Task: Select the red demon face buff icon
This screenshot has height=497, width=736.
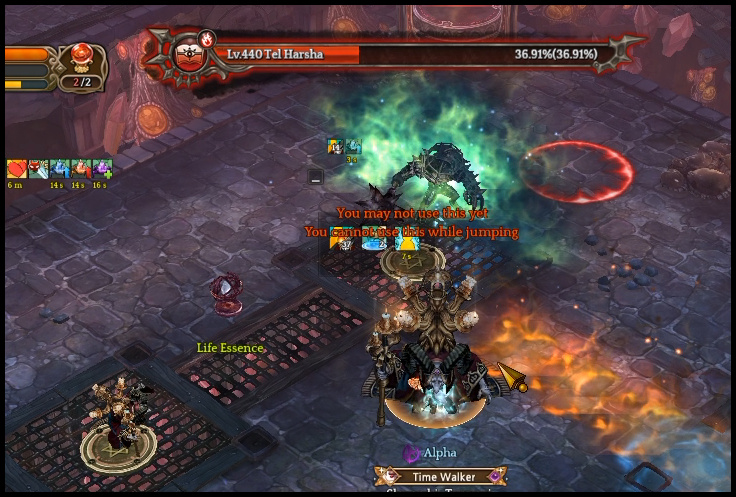Action: (38, 169)
